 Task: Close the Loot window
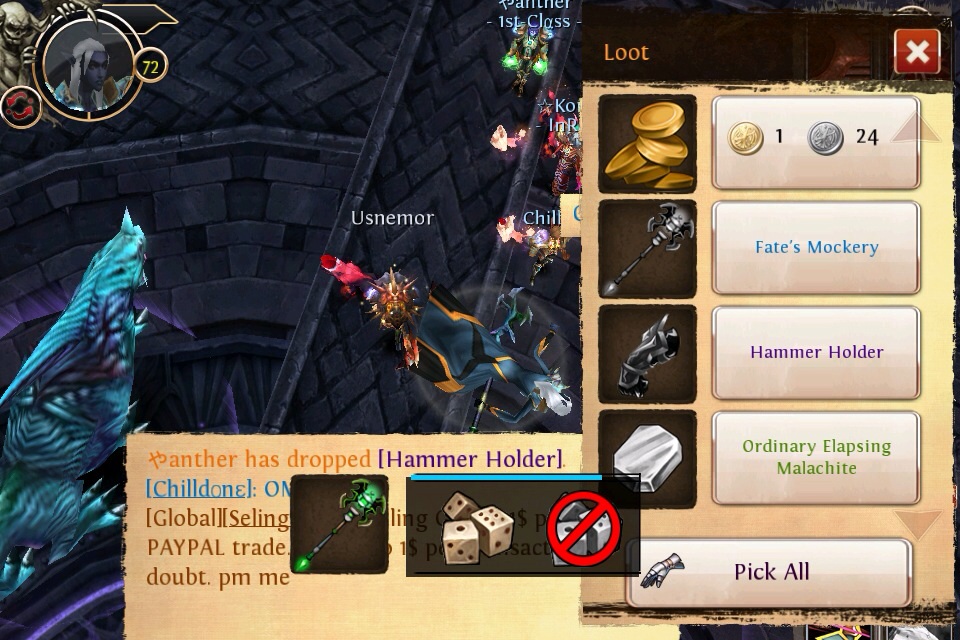[x=916, y=51]
